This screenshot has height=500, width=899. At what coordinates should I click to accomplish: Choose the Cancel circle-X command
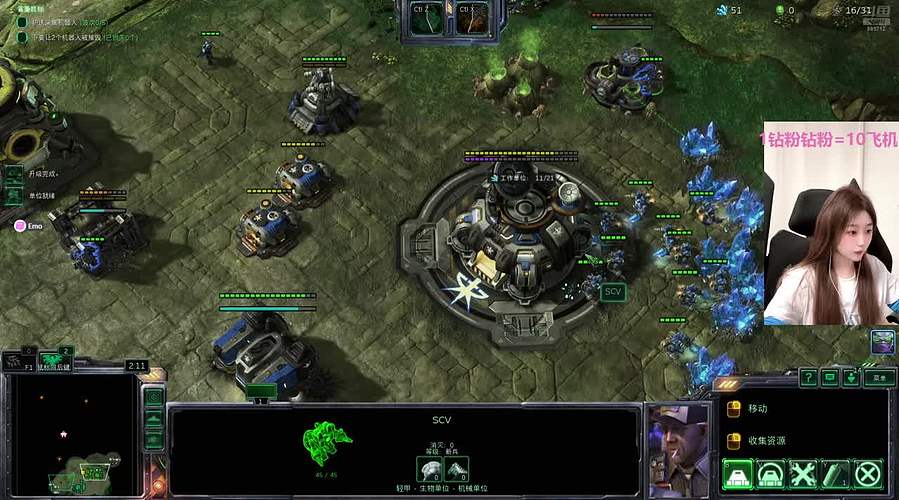pos(869,474)
